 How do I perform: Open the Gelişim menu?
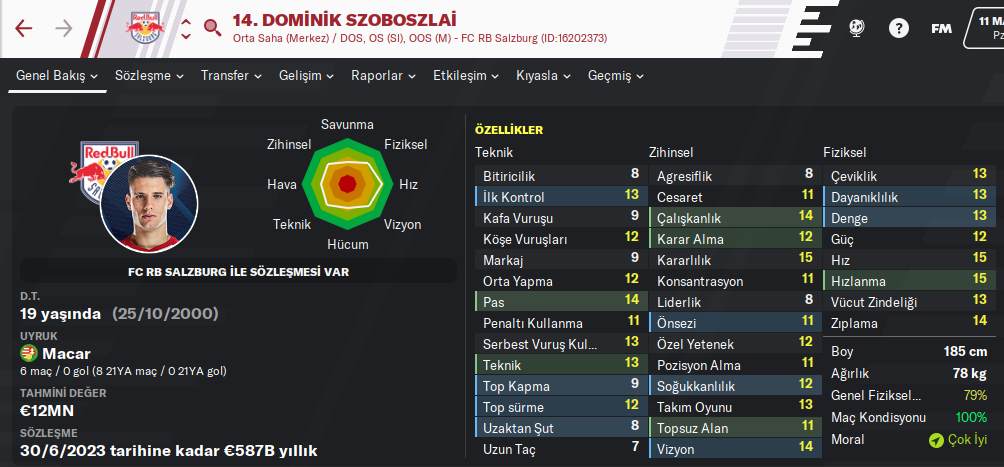(306, 76)
